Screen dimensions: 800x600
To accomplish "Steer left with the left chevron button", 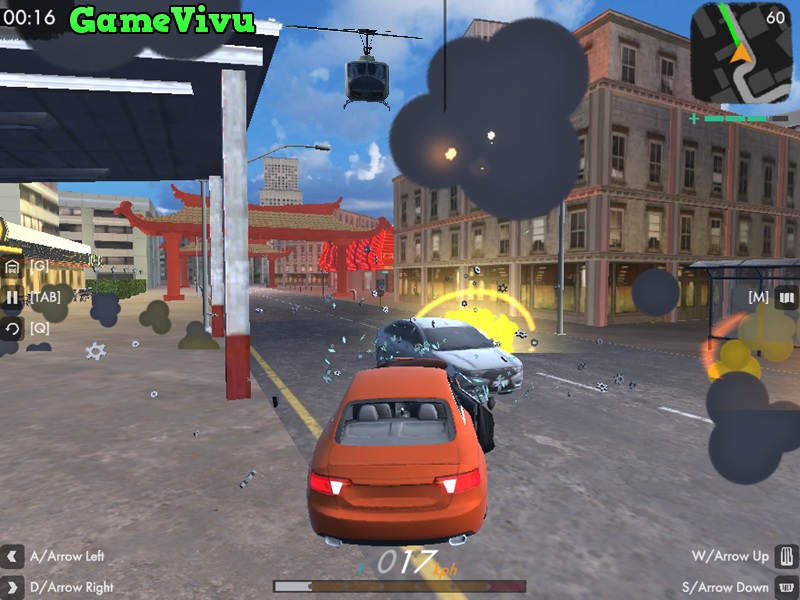I will tap(12, 556).
